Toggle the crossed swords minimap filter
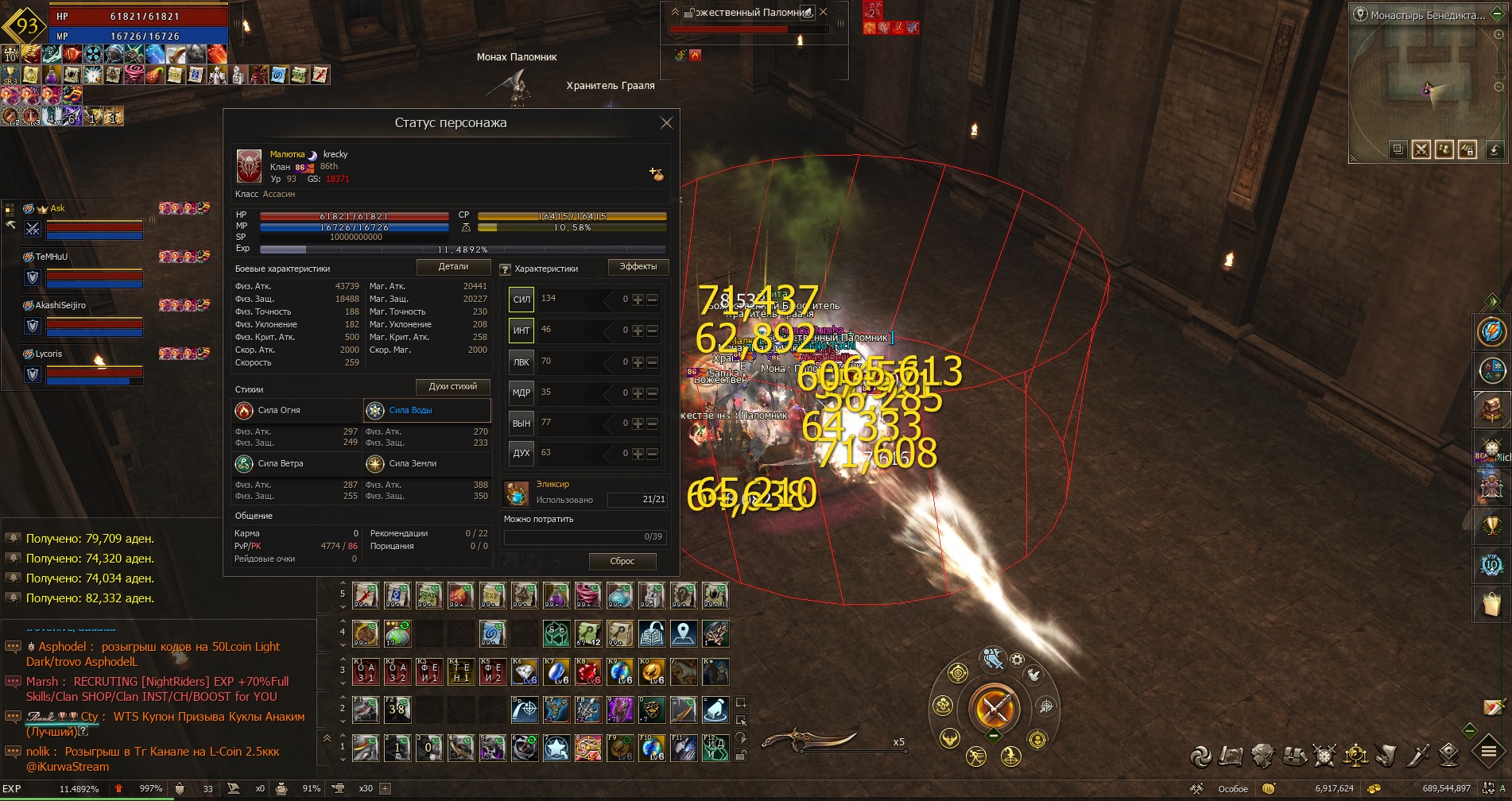The width and height of the screenshot is (1512, 801). click(x=1421, y=149)
